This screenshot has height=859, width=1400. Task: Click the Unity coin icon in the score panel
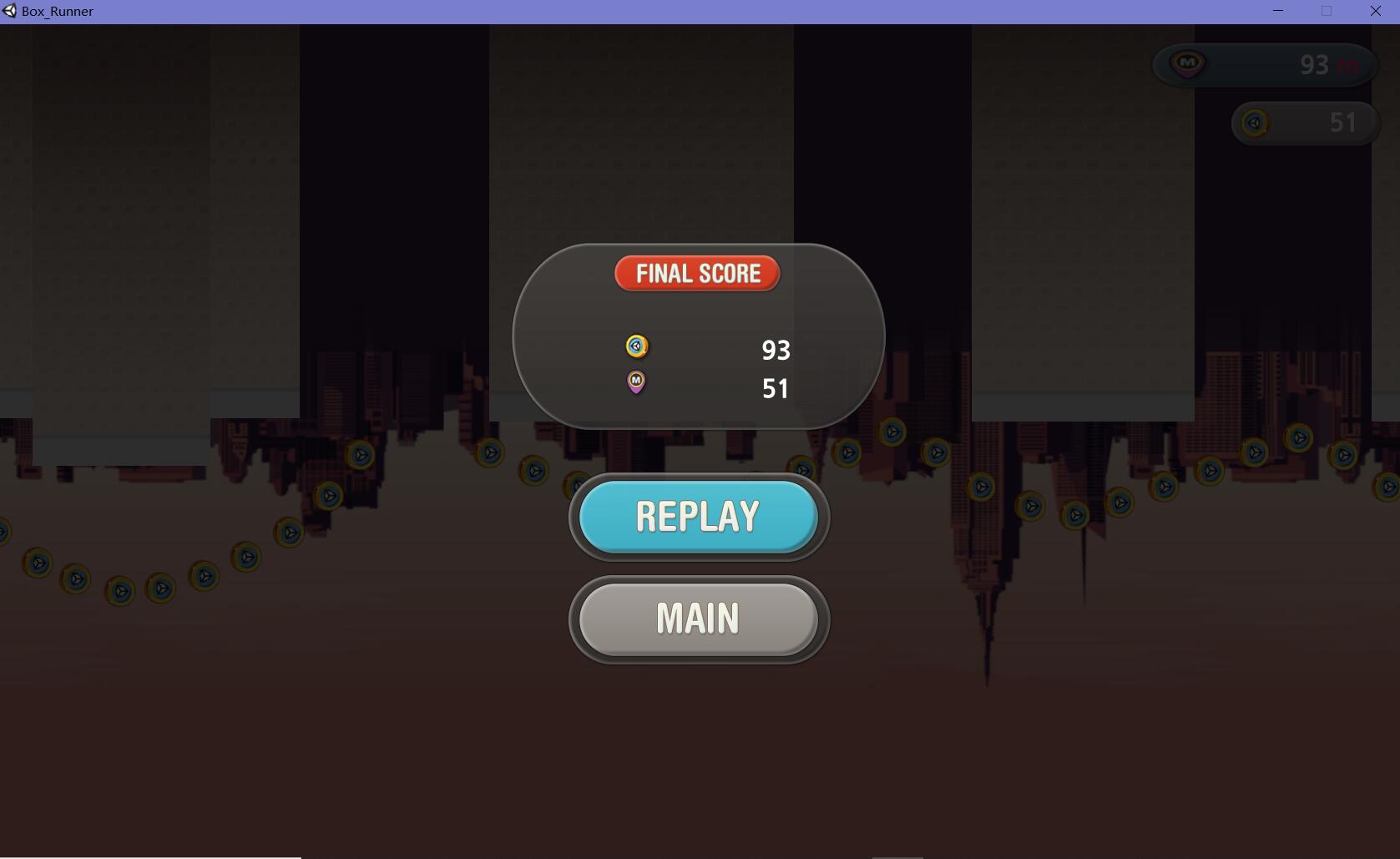tap(635, 346)
